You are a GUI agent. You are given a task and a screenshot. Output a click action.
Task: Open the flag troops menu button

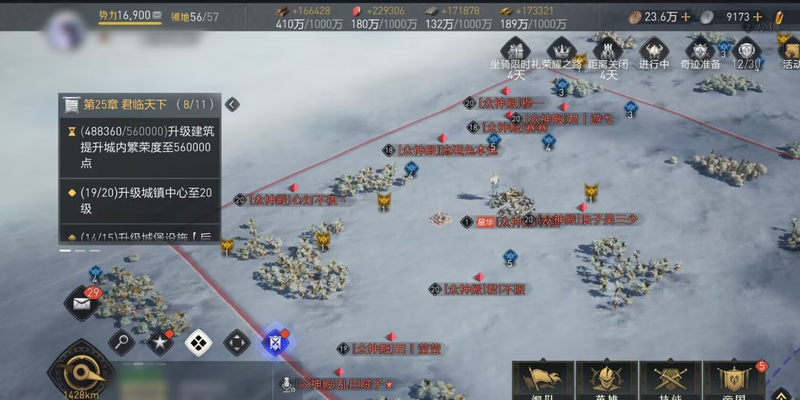[x=543, y=380]
